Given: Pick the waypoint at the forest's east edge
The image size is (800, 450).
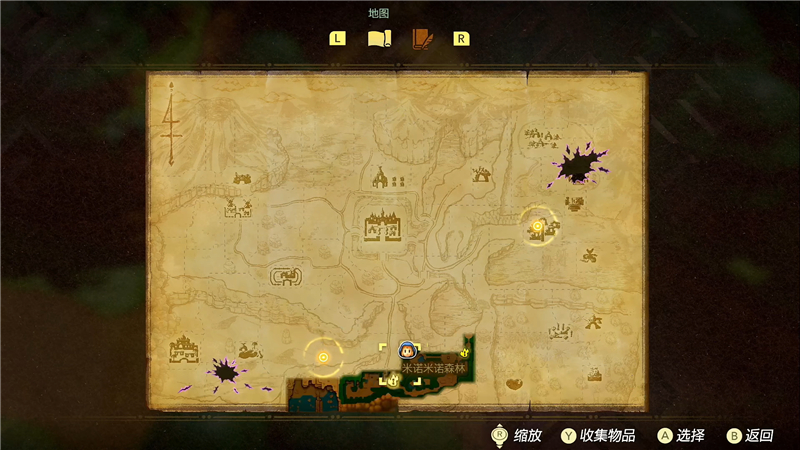Looking at the screenshot, I should tap(467, 353).
